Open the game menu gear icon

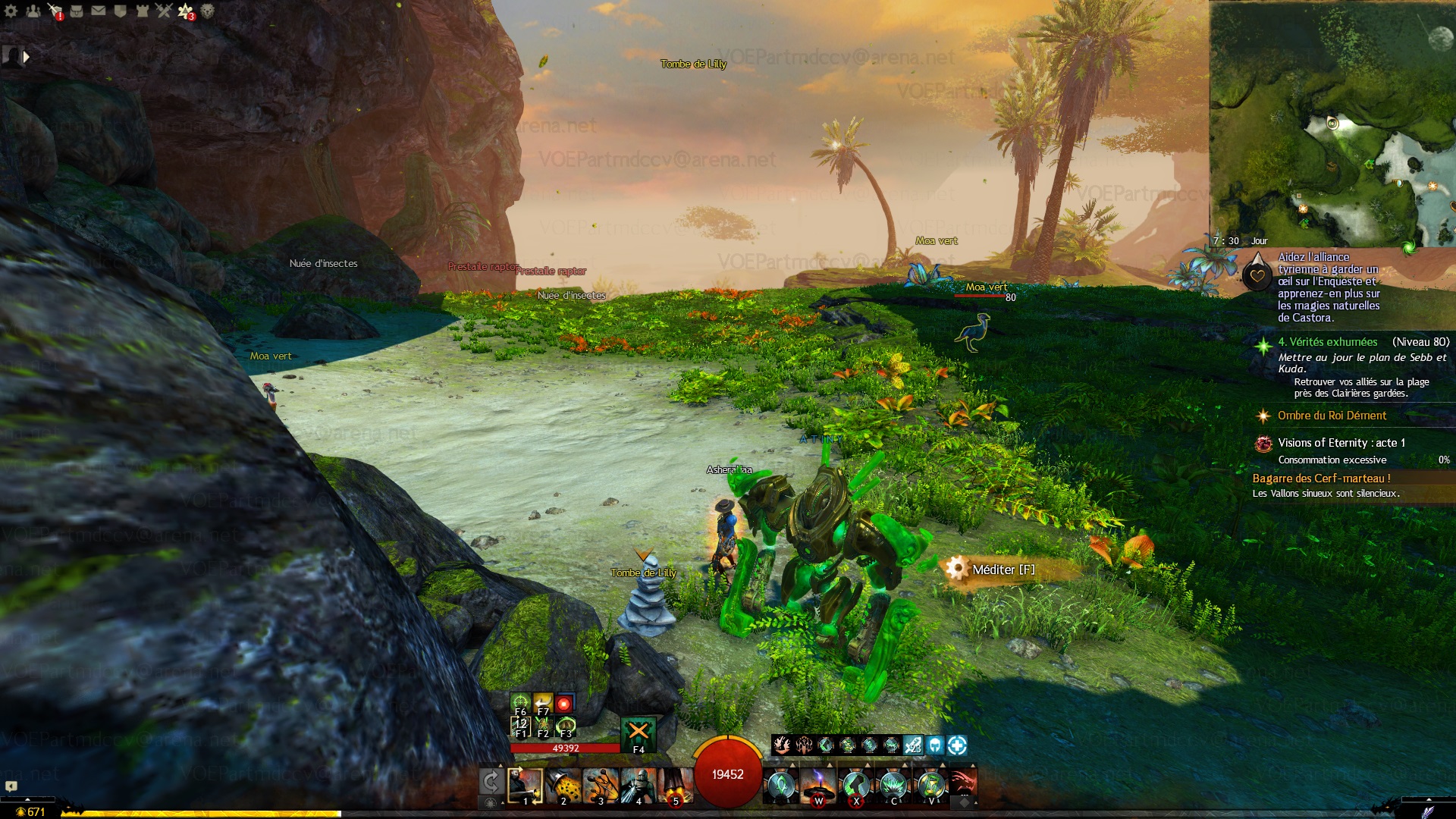[x=11, y=11]
